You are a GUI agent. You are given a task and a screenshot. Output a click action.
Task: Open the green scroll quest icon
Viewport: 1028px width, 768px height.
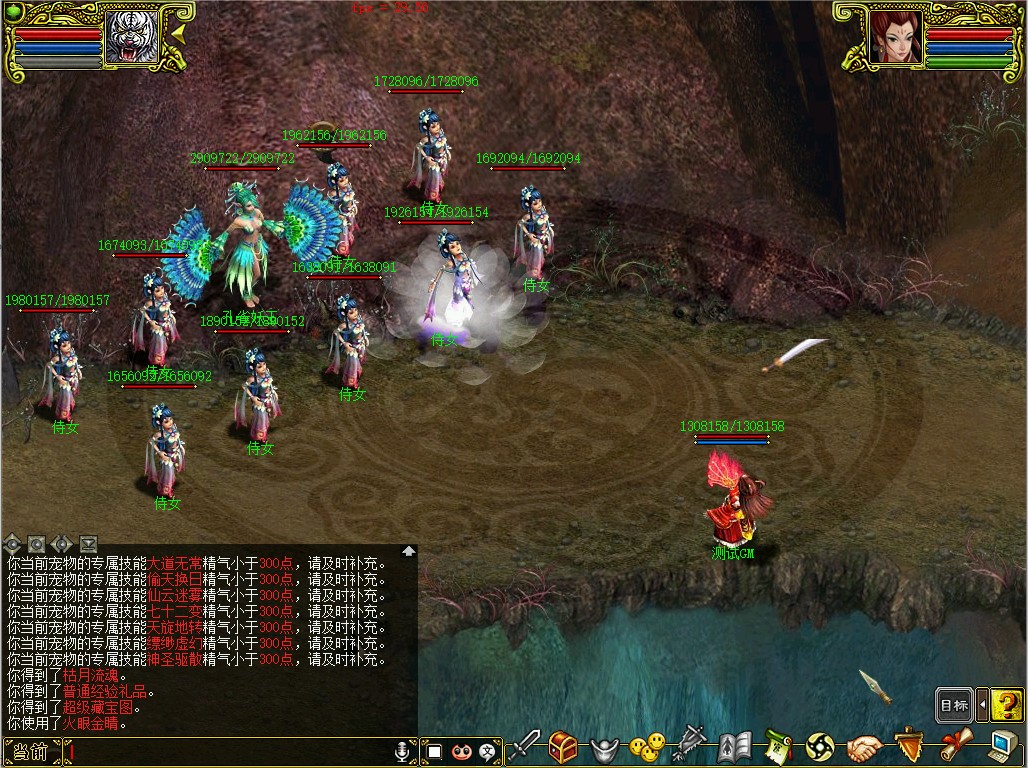coord(778,746)
